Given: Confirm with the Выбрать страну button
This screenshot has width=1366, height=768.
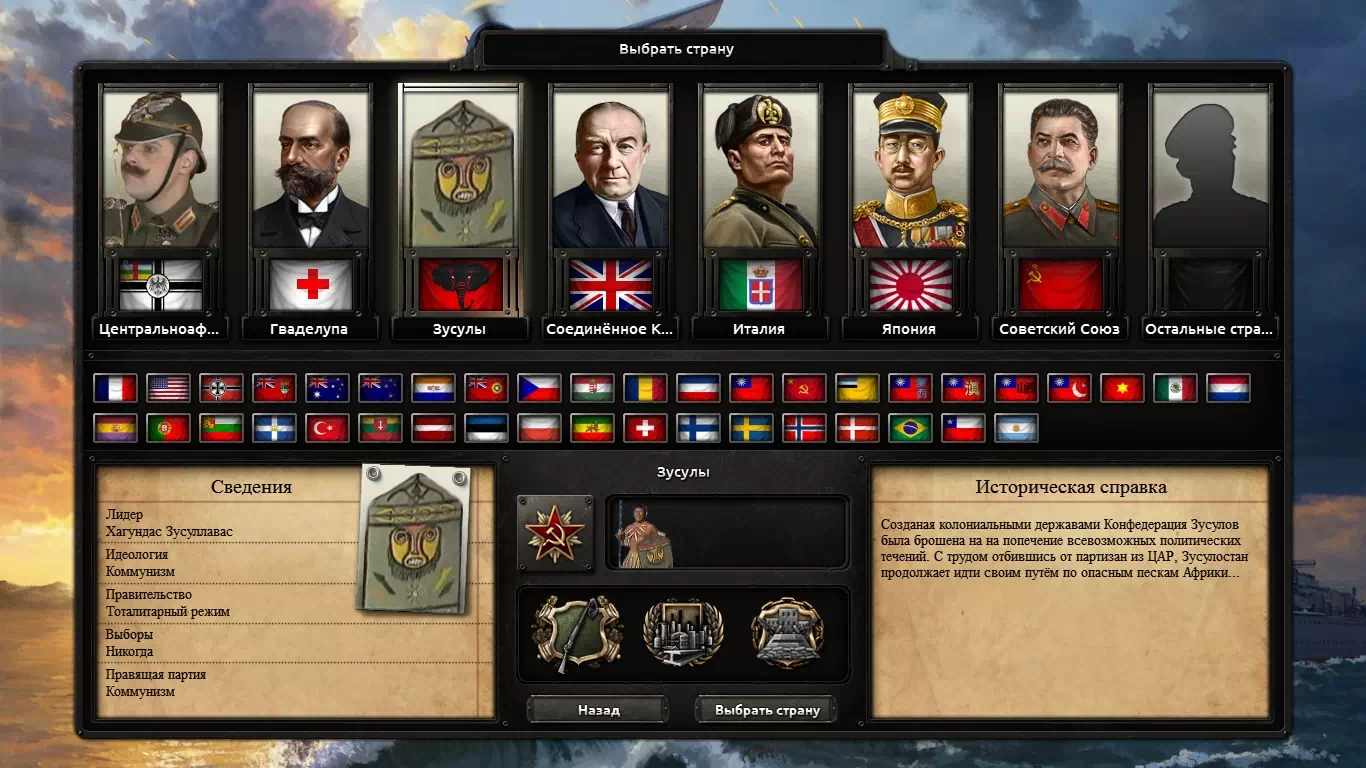Looking at the screenshot, I should pyautogui.click(x=767, y=710).
